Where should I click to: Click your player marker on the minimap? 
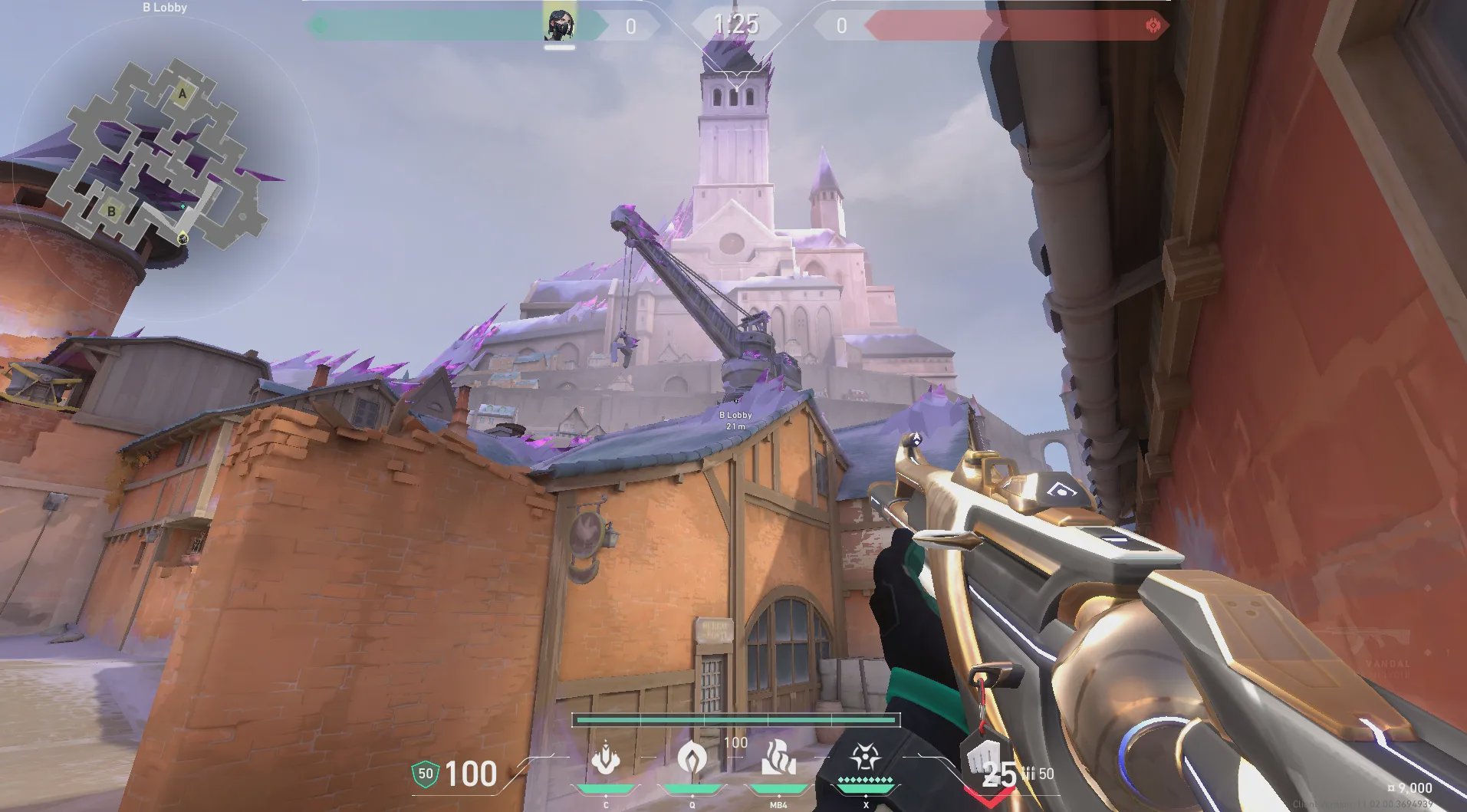[183, 238]
